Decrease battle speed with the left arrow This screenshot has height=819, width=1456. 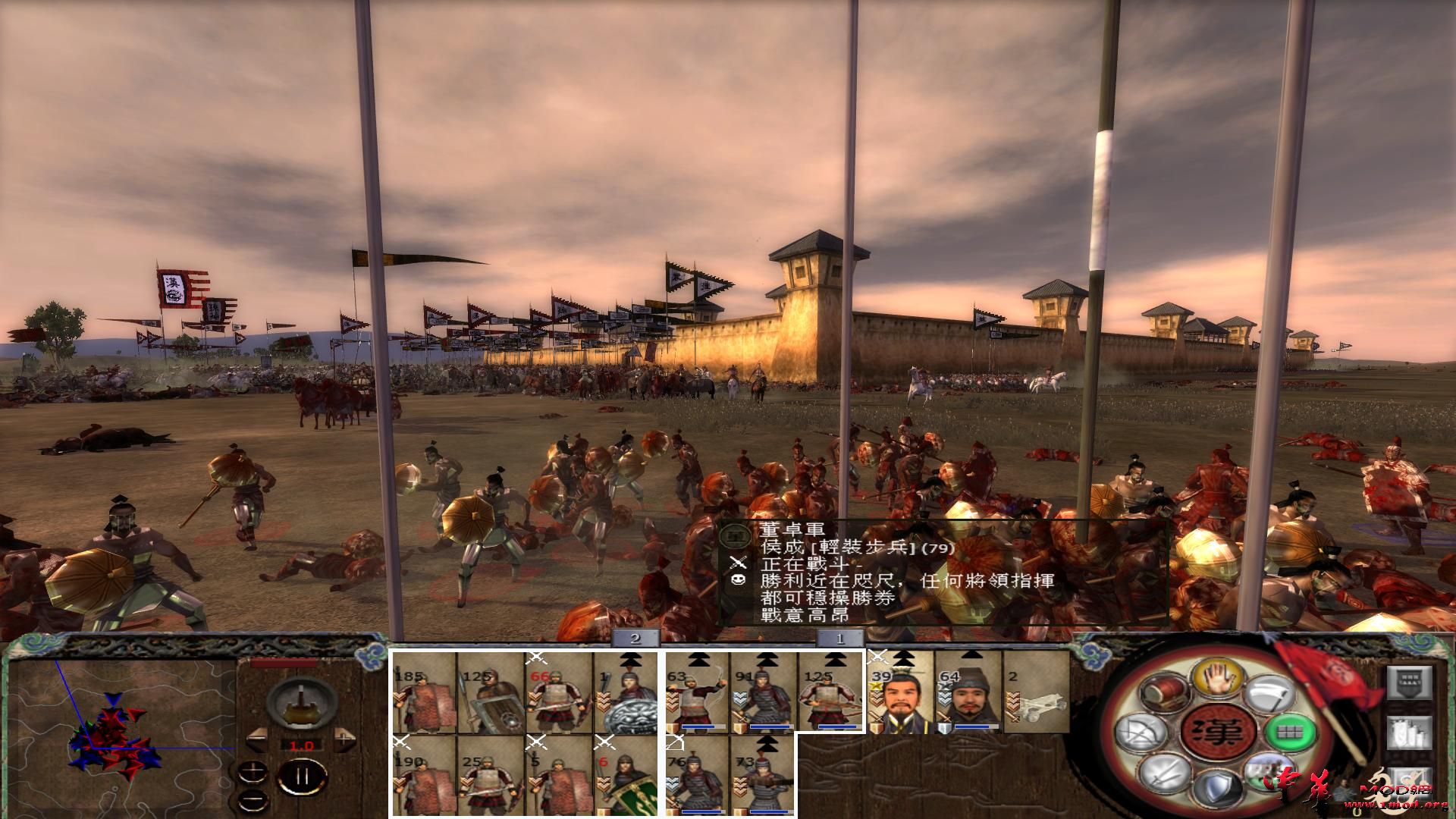click(x=257, y=739)
